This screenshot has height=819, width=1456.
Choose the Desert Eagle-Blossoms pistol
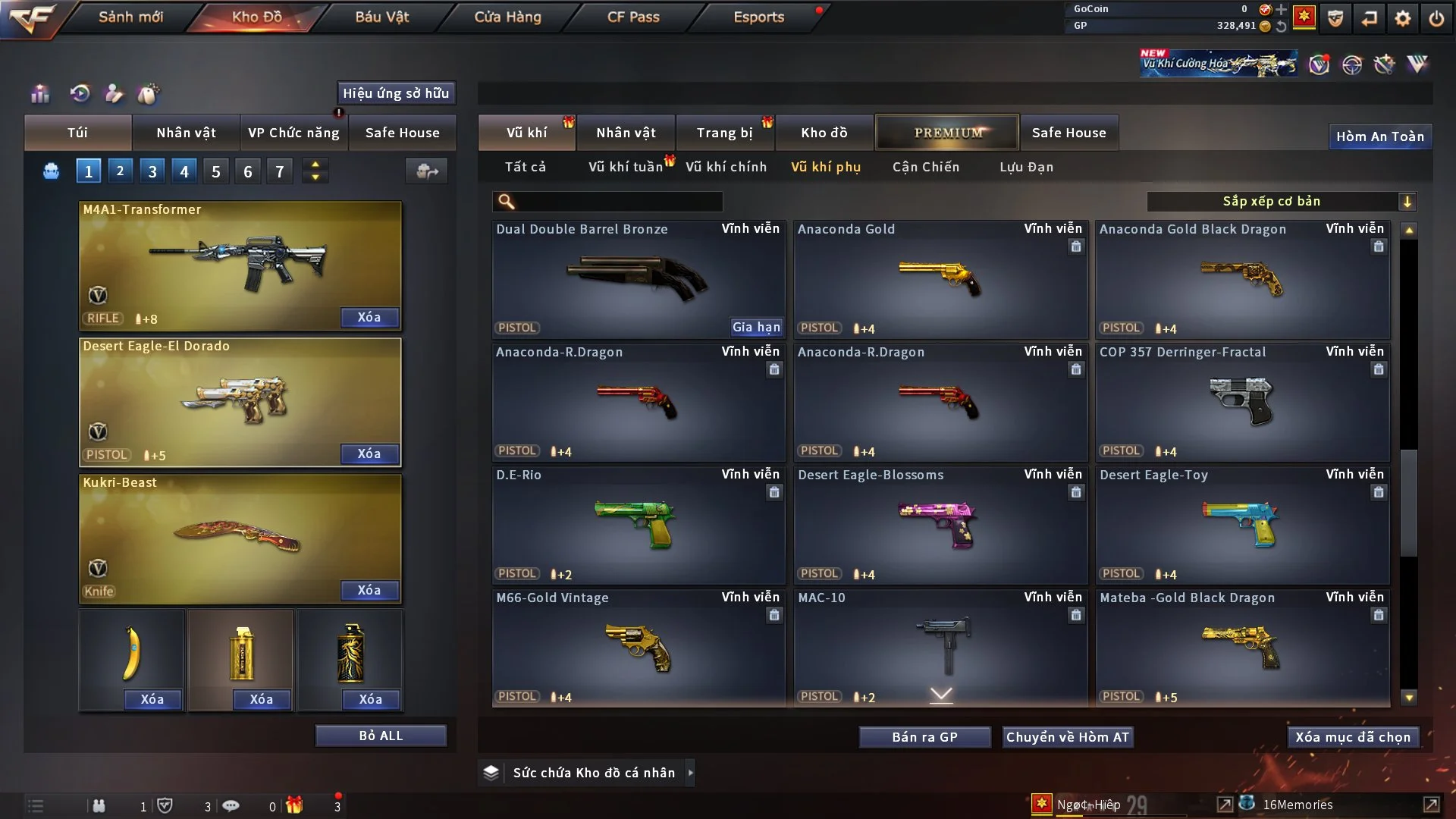coord(940,525)
